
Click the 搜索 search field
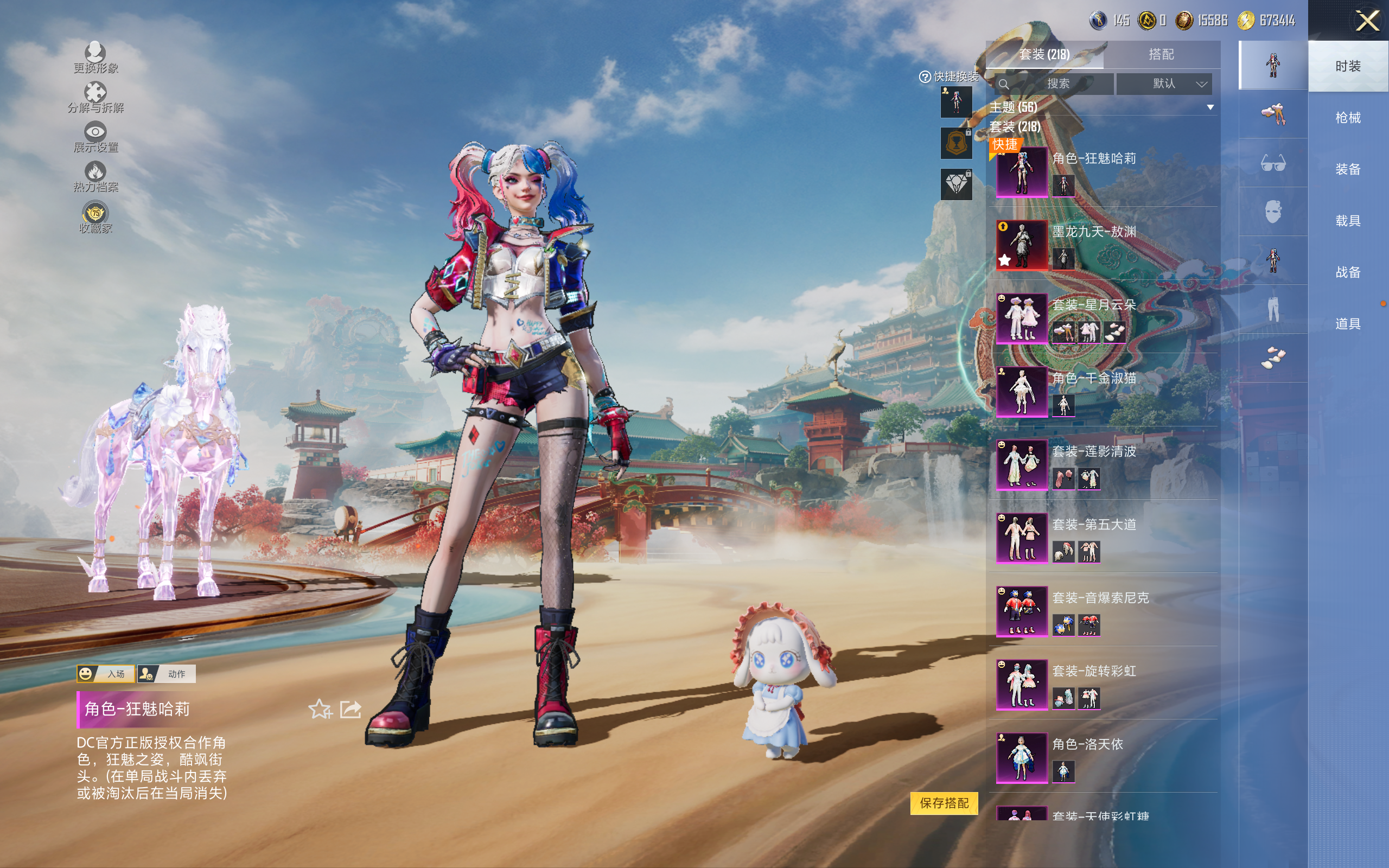1057,84
